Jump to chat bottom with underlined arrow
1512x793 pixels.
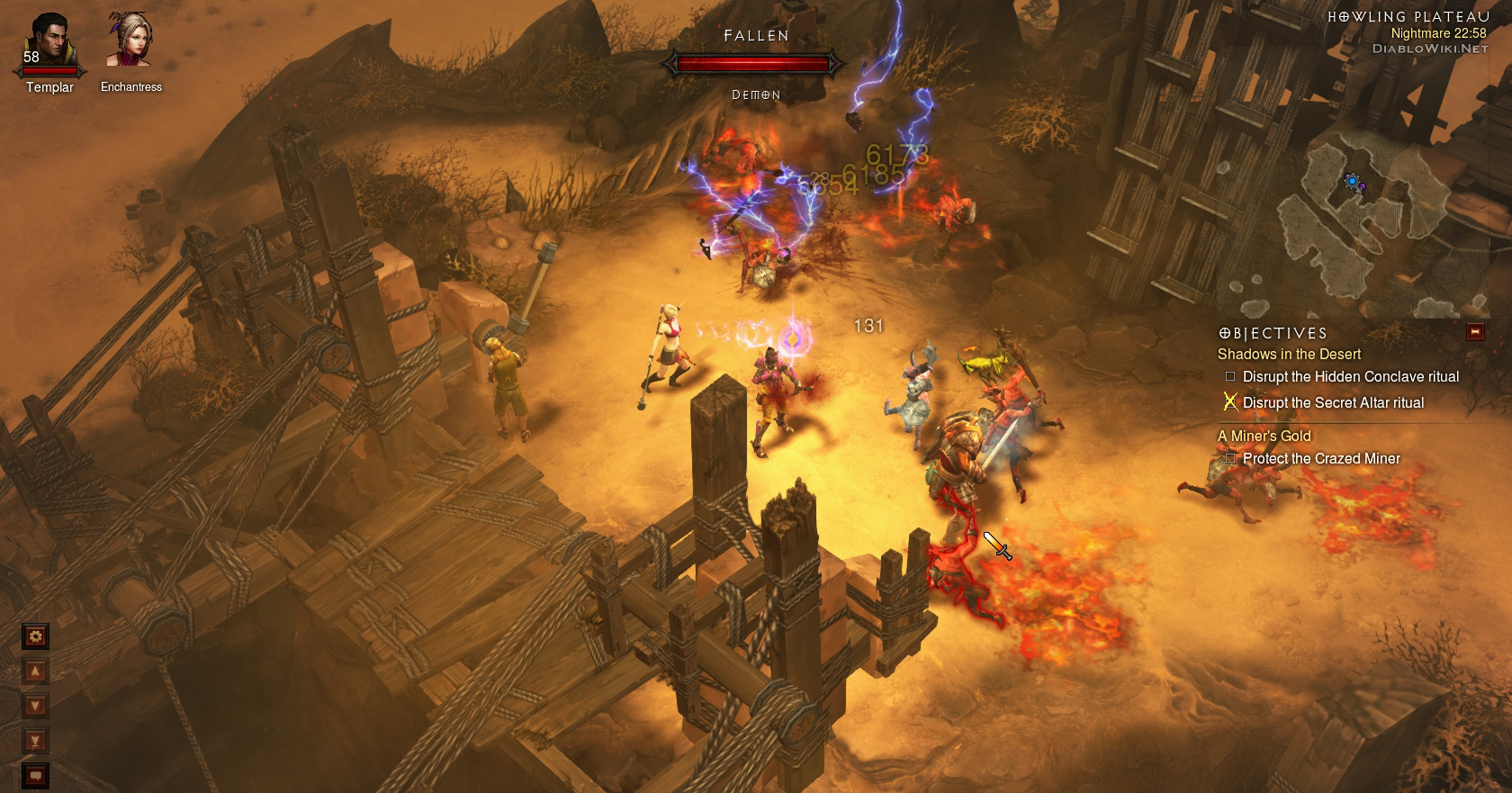35,741
